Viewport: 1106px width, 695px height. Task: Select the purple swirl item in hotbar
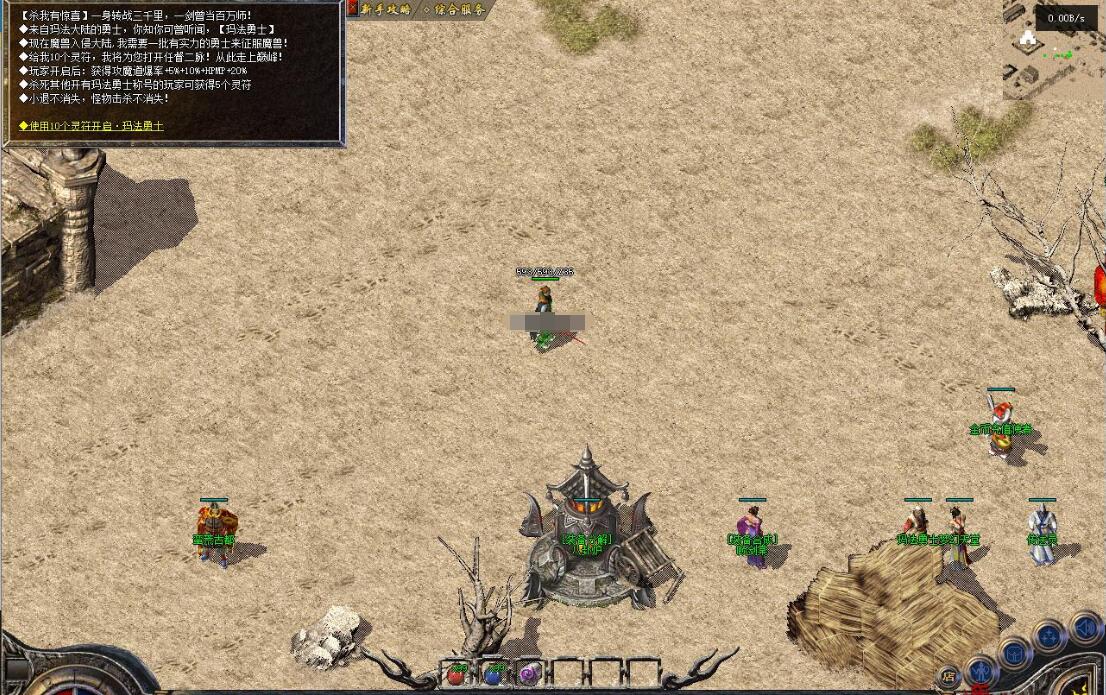528,674
